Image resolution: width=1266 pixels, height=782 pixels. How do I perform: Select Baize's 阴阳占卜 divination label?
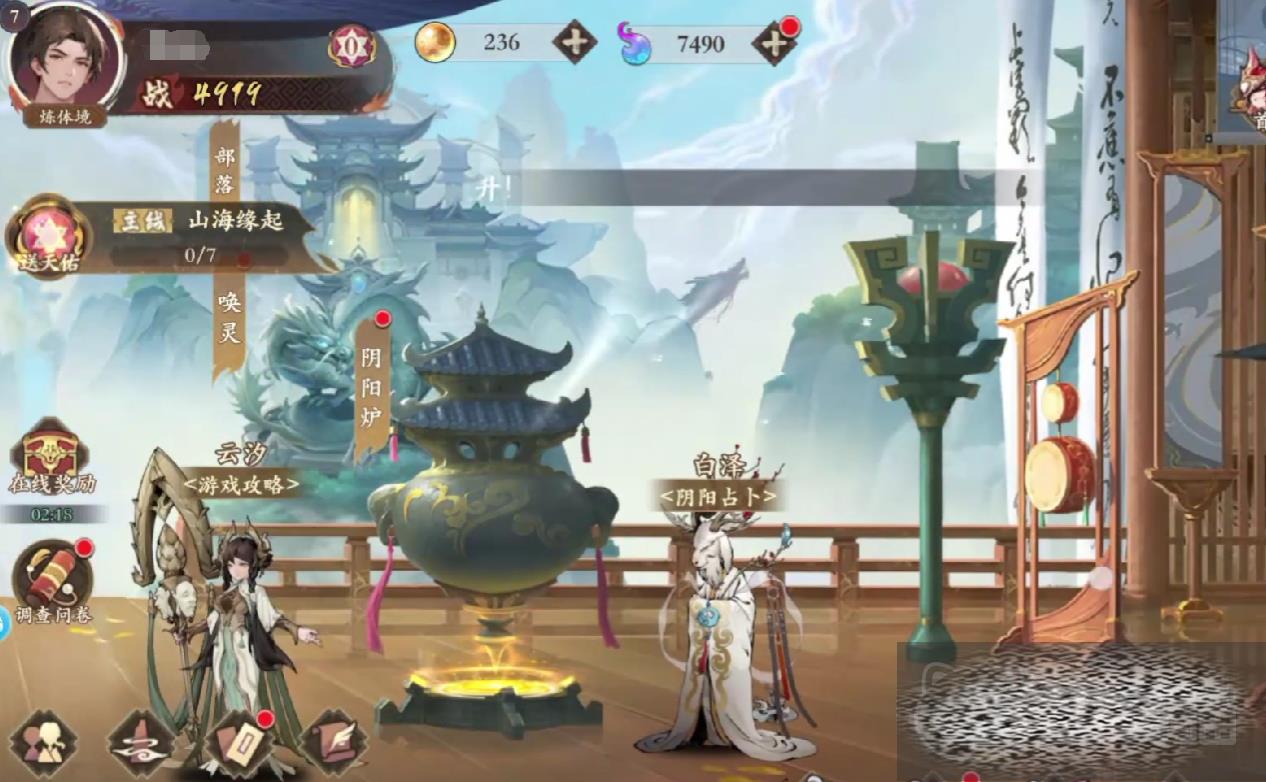tap(716, 494)
